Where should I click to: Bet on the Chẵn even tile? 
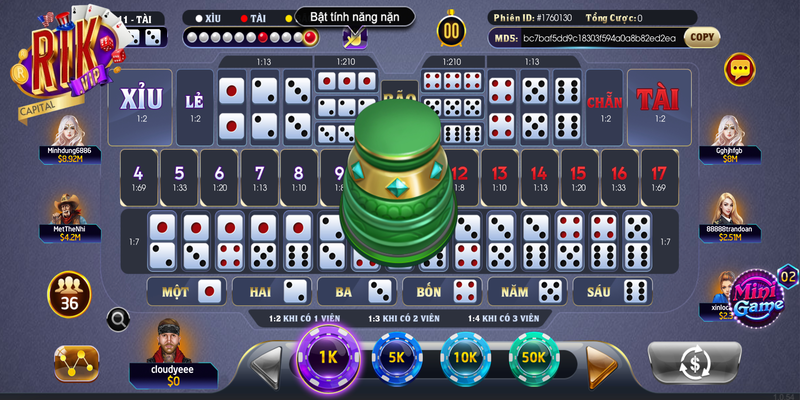click(604, 106)
